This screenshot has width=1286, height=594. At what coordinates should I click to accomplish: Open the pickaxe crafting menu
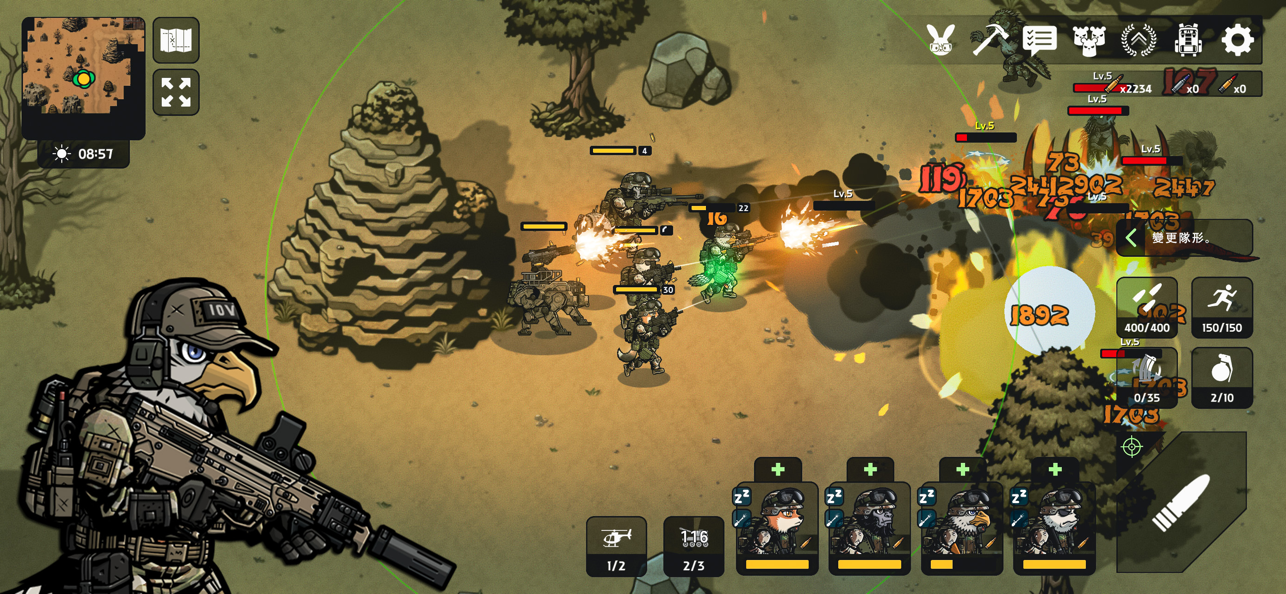990,40
